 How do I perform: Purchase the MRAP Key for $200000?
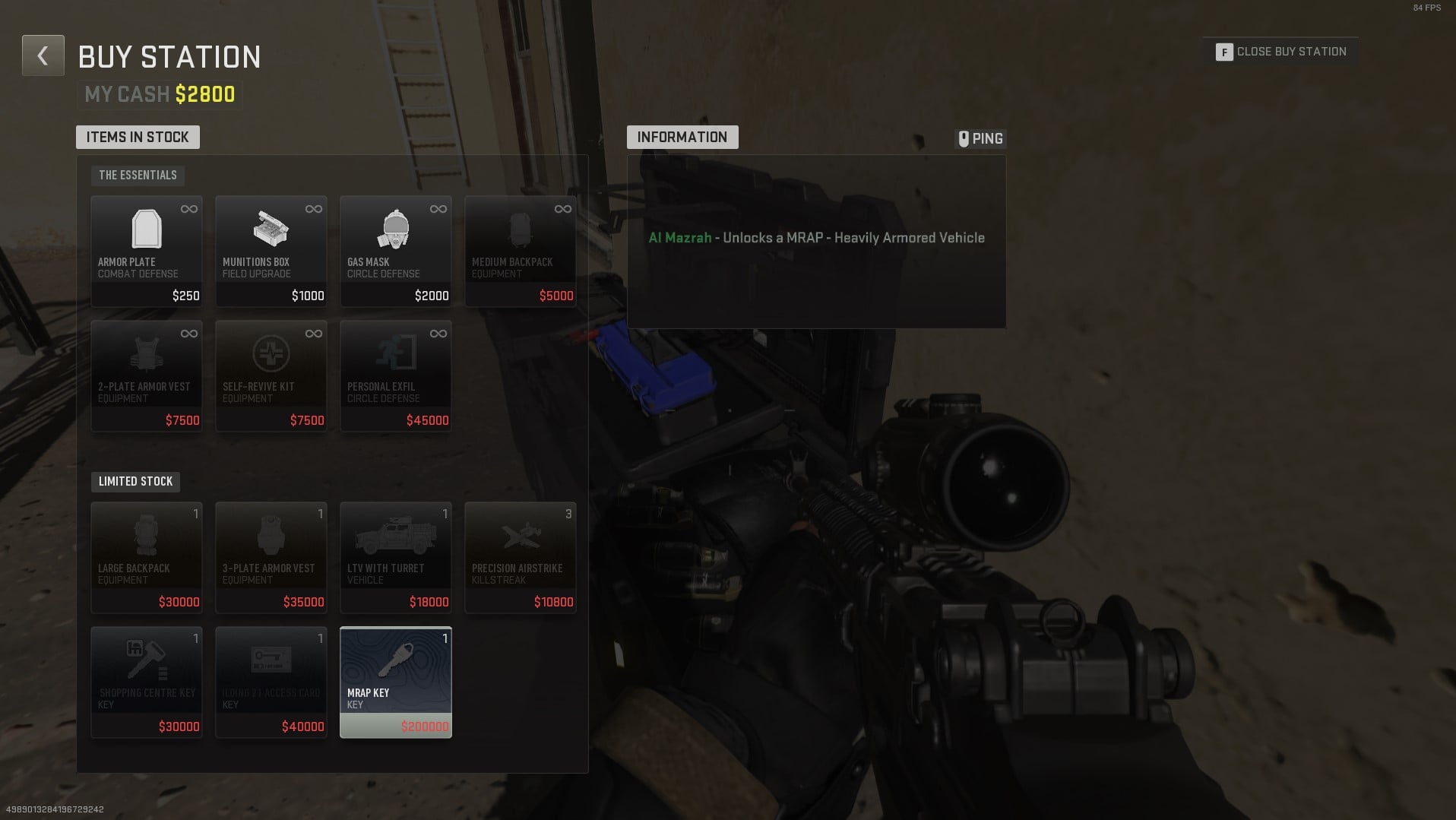coord(395,681)
